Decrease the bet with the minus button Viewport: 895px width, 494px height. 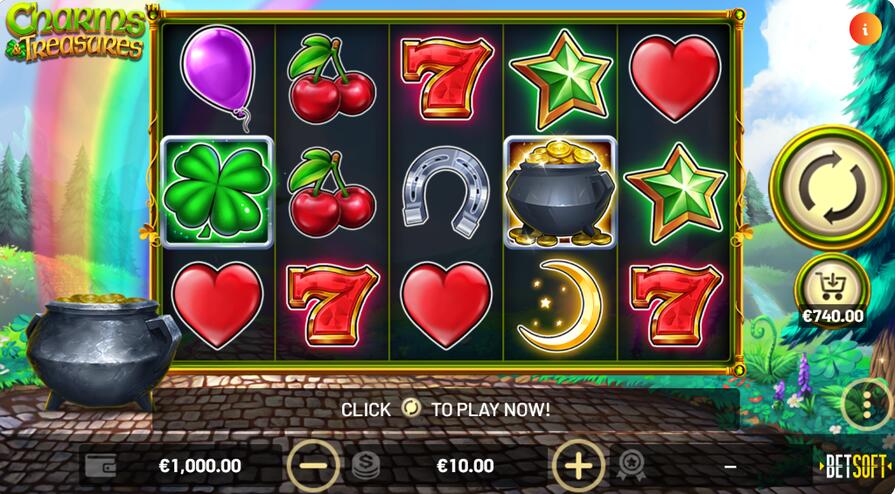coord(314,465)
